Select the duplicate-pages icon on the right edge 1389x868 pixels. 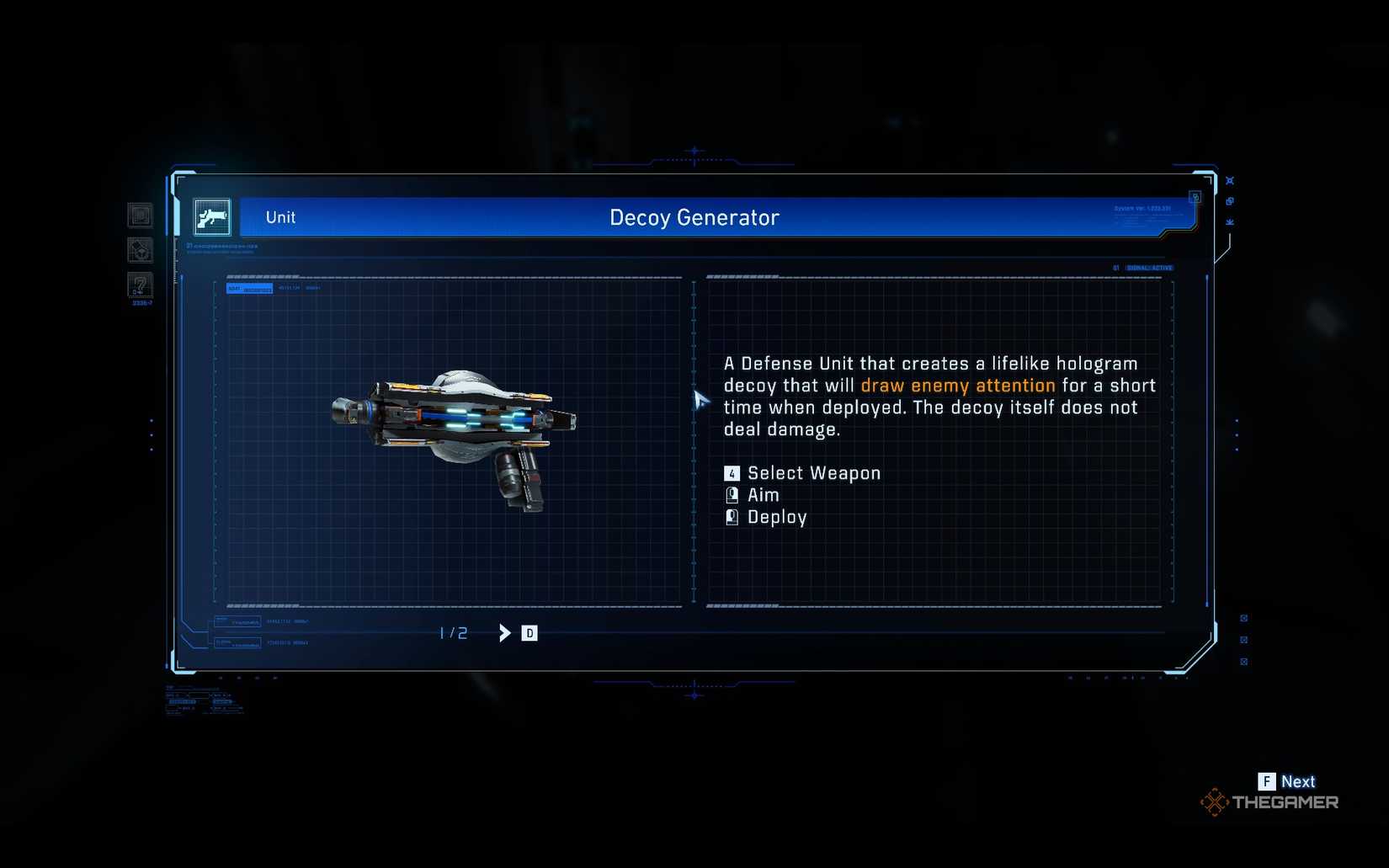(1229, 200)
